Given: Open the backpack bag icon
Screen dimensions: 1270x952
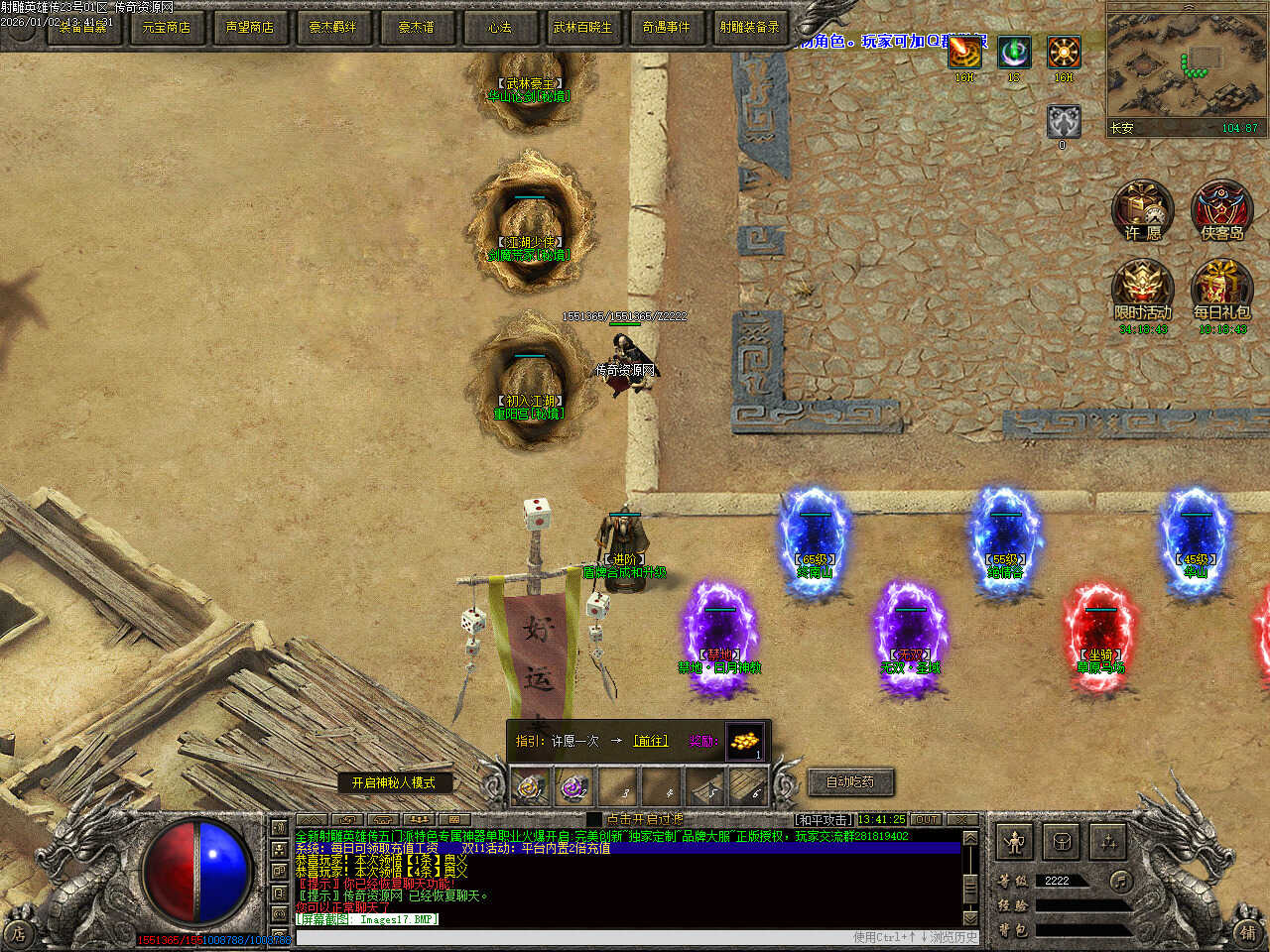Looking at the screenshot, I should (x=1063, y=843).
